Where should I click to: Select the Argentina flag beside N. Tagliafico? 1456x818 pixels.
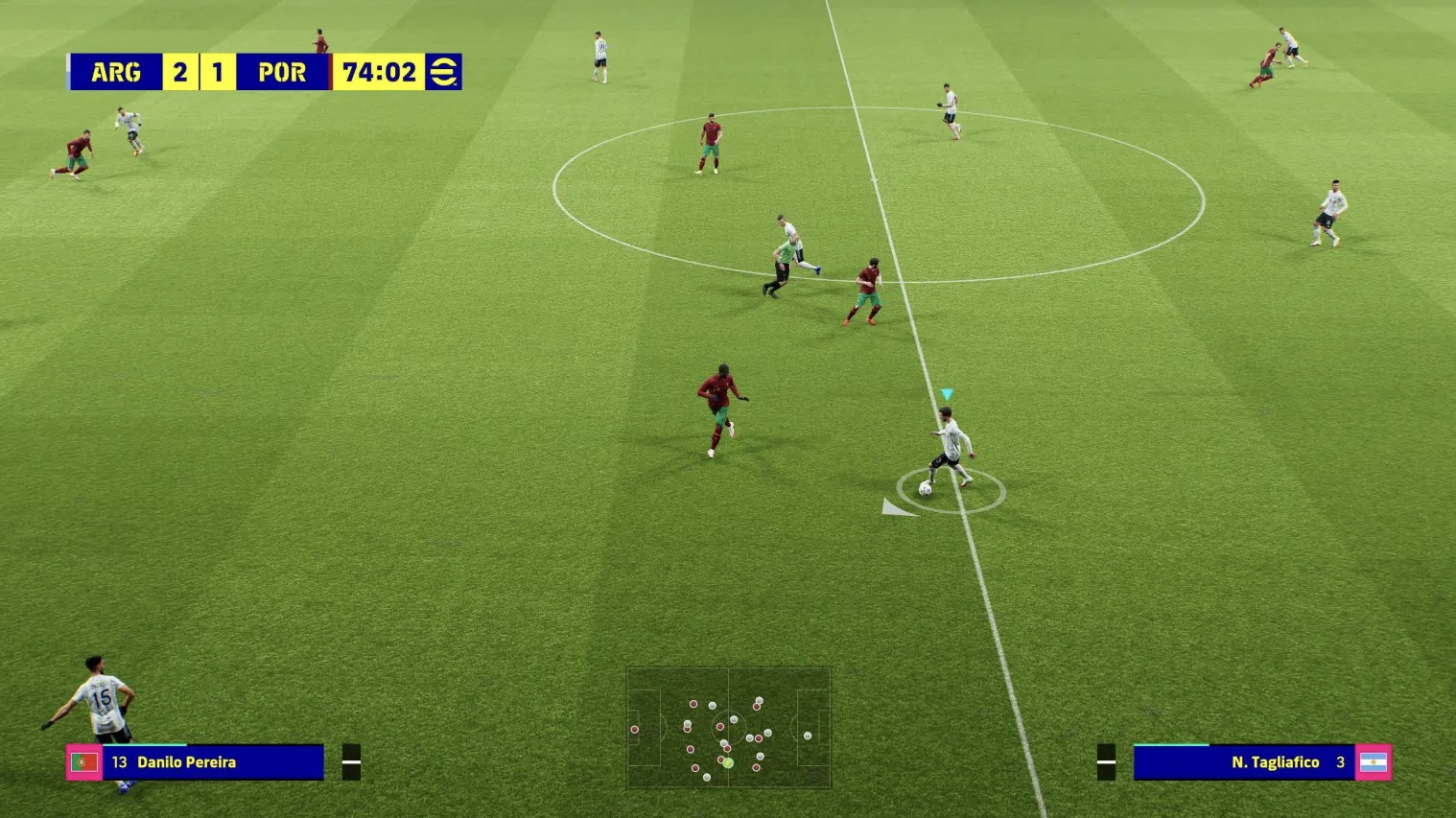pyautogui.click(x=1374, y=762)
